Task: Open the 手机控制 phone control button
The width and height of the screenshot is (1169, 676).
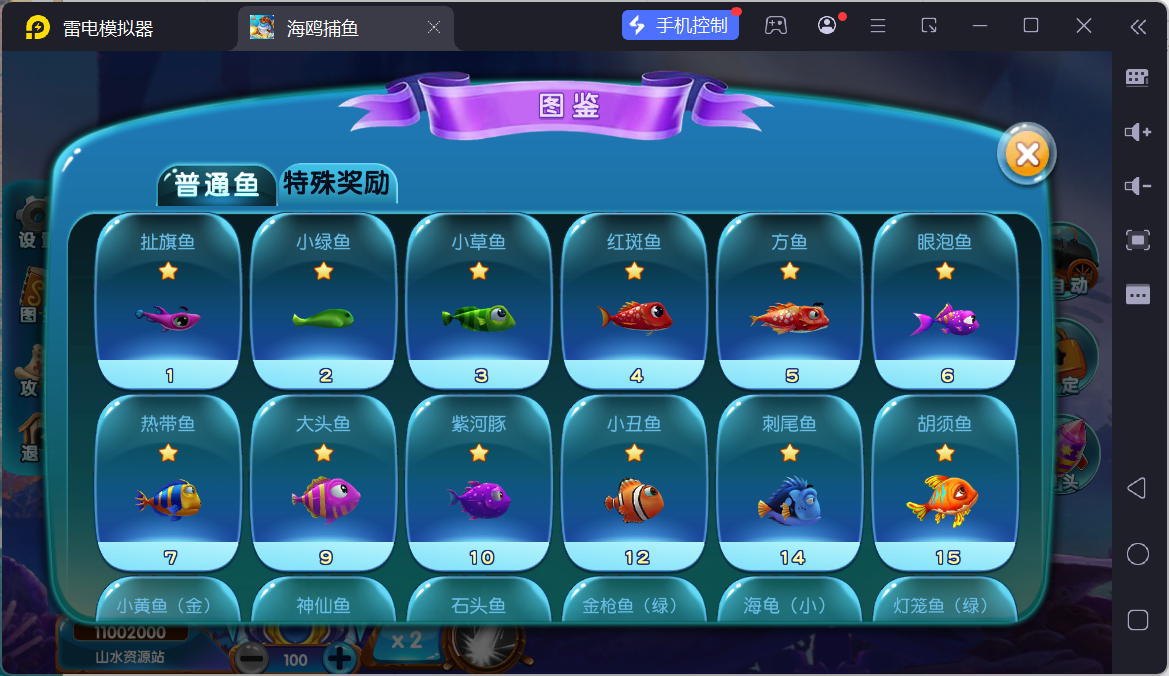Action: point(680,26)
